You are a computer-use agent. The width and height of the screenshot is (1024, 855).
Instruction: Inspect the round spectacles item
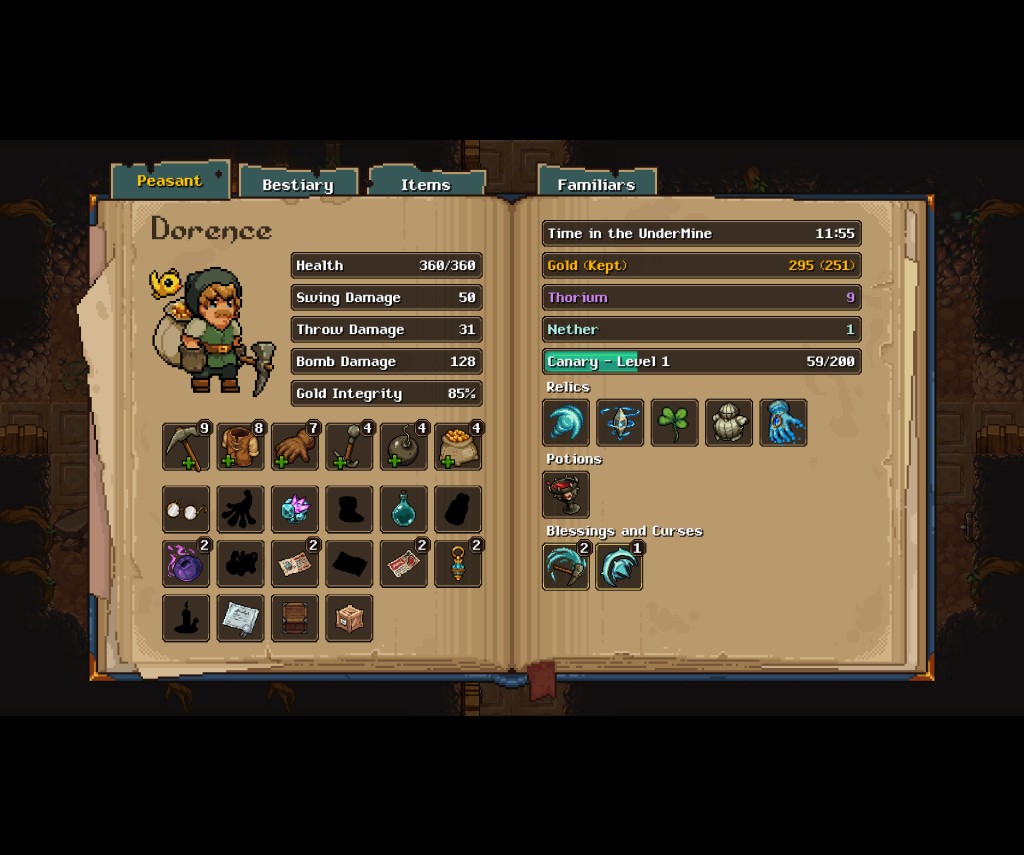pos(187,510)
